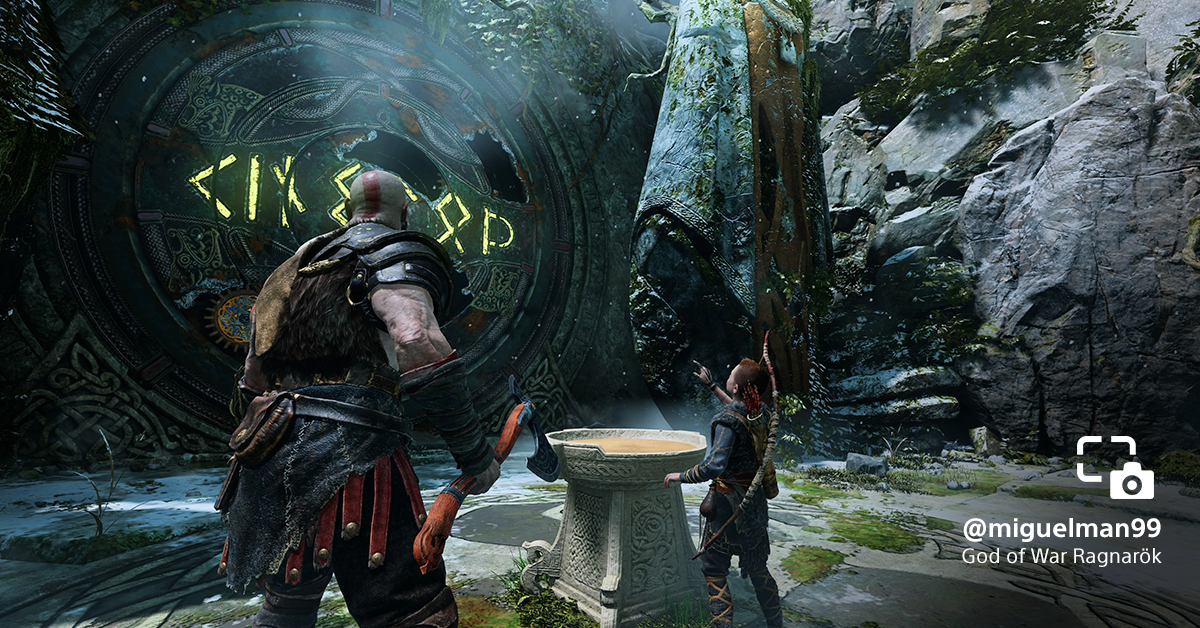Open the @miguelman99 profile handle
The width and height of the screenshot is (1200, 628).
pos(1061,528)
